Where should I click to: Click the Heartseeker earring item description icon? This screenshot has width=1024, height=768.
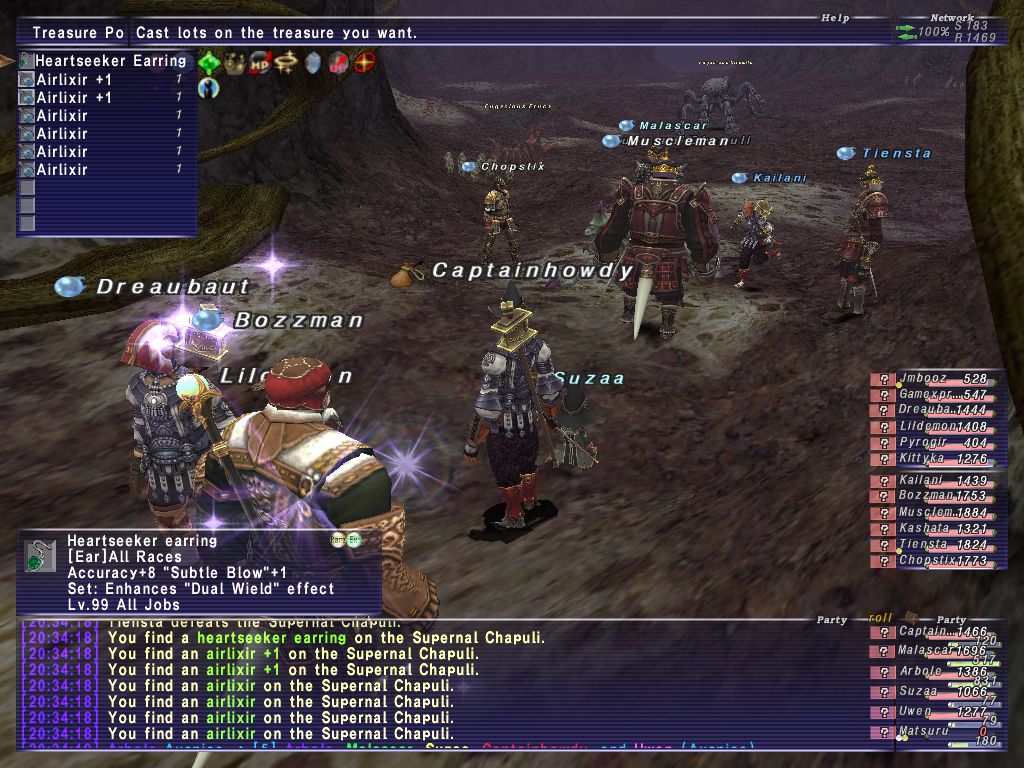pos(41,556)
